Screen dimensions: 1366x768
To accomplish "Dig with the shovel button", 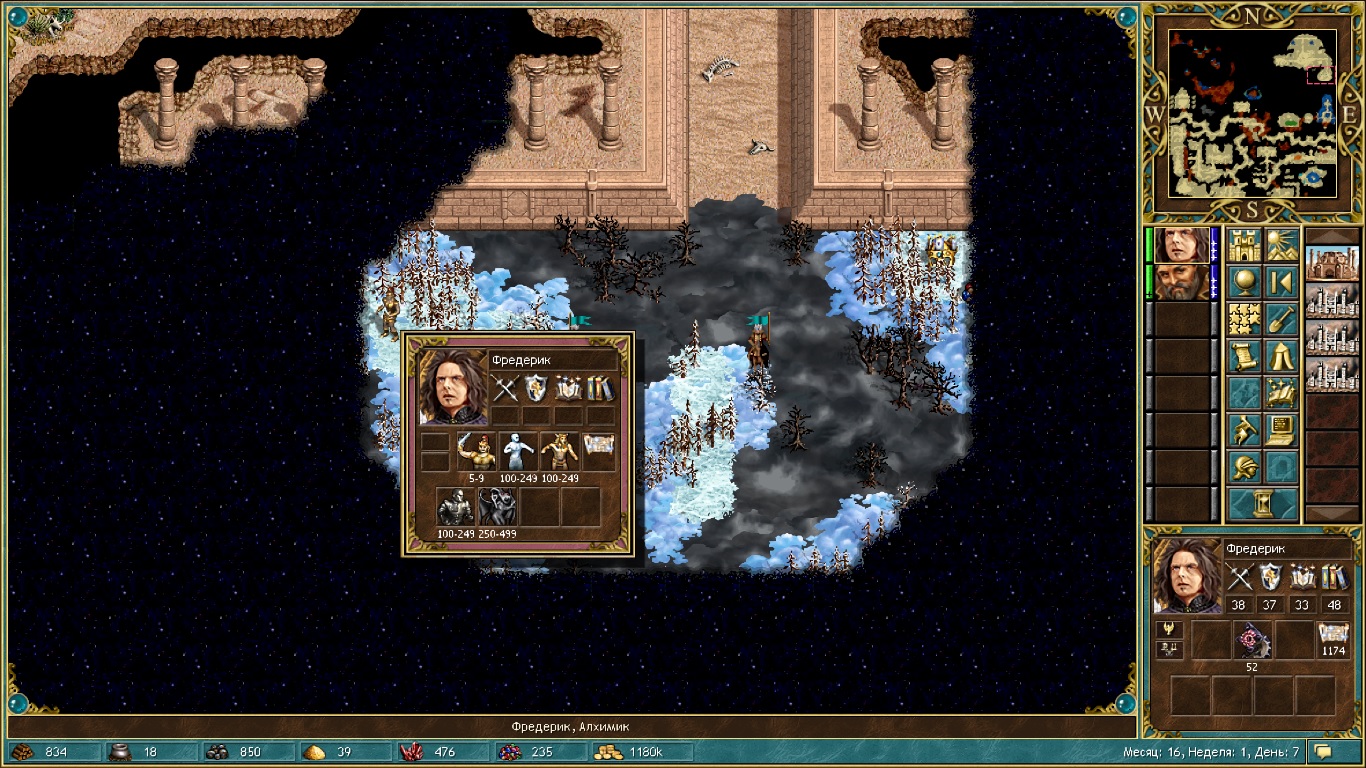I will click(x=1281, y=319).
